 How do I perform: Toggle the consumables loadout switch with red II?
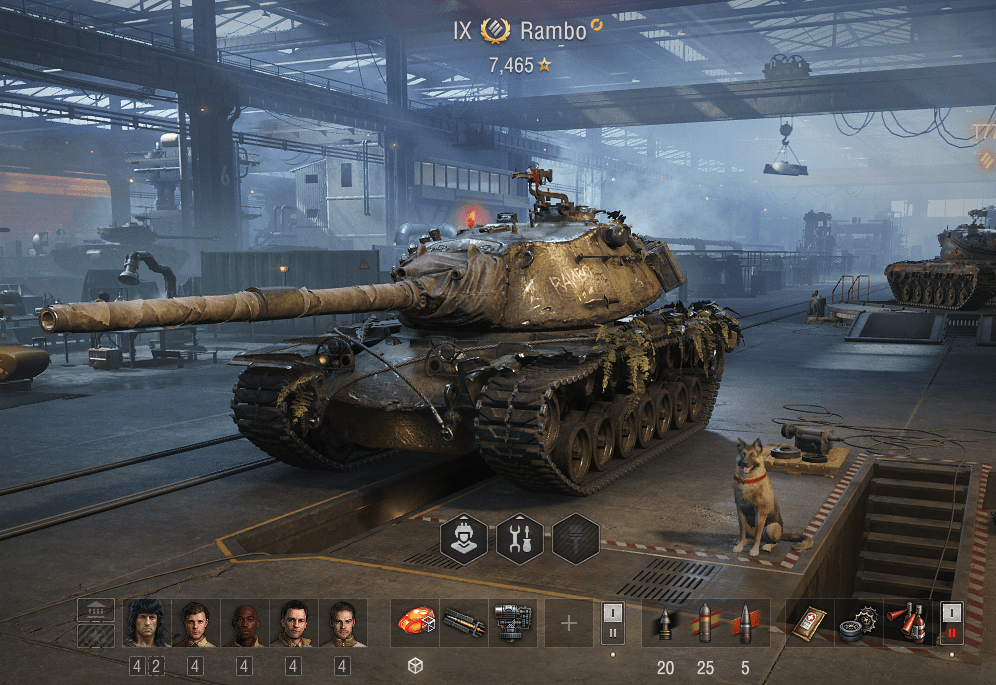coord(951,623)
